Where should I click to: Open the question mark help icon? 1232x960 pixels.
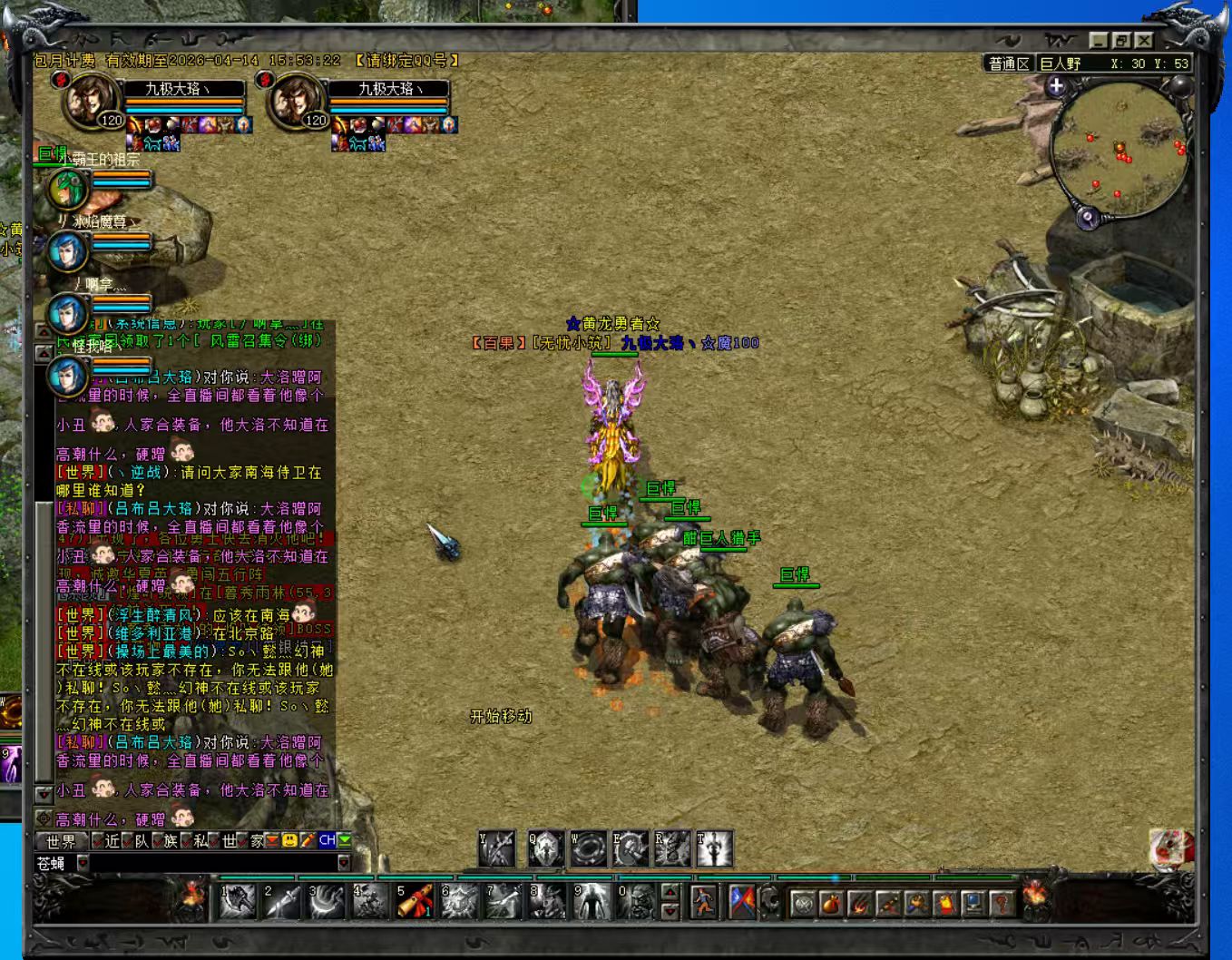pos(1001,903)
